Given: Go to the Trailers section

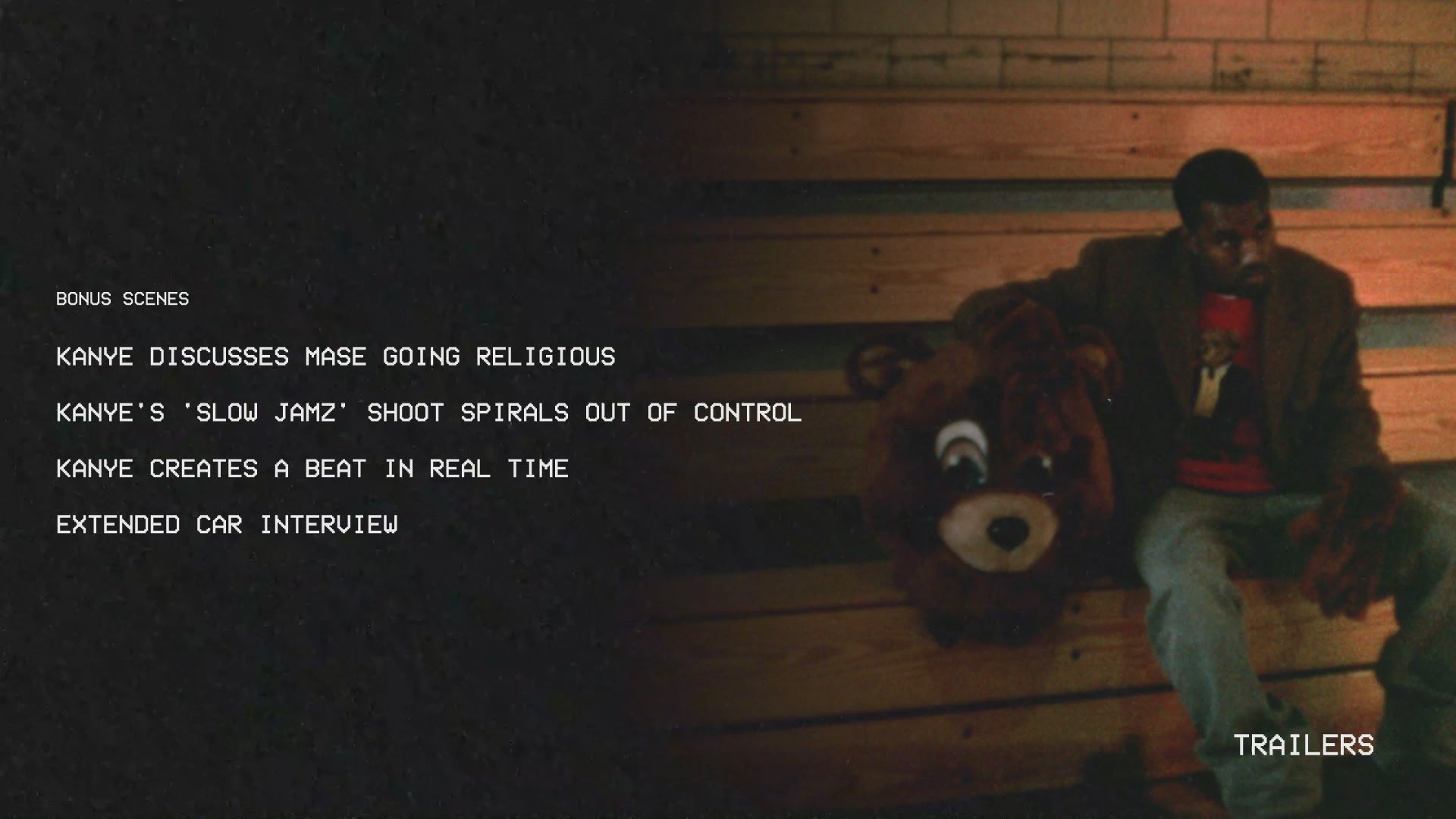Looking at the screenshot, I should (x=1303, y=745).
